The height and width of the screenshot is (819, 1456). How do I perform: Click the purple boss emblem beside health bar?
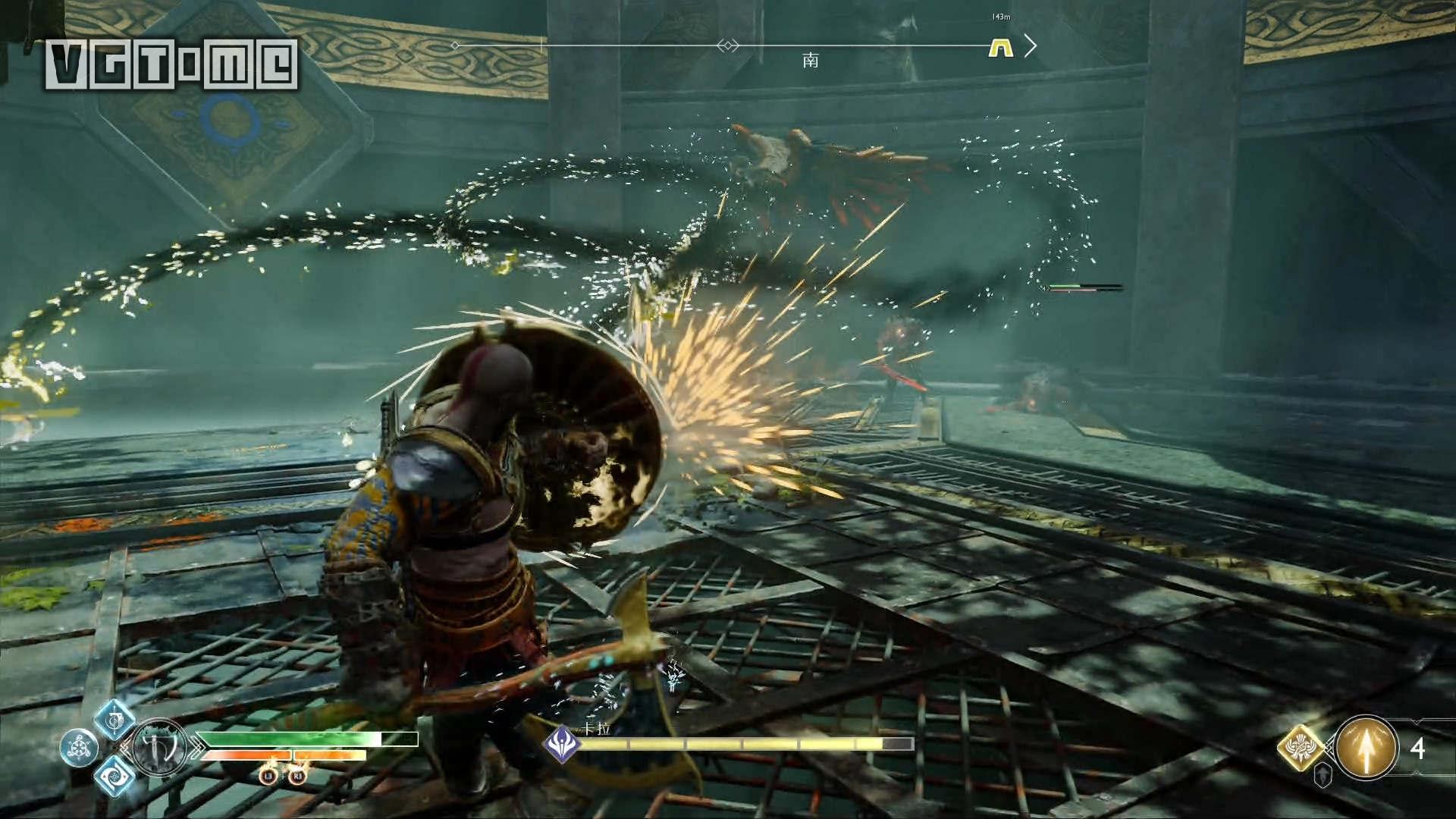[x=563, y=742]
